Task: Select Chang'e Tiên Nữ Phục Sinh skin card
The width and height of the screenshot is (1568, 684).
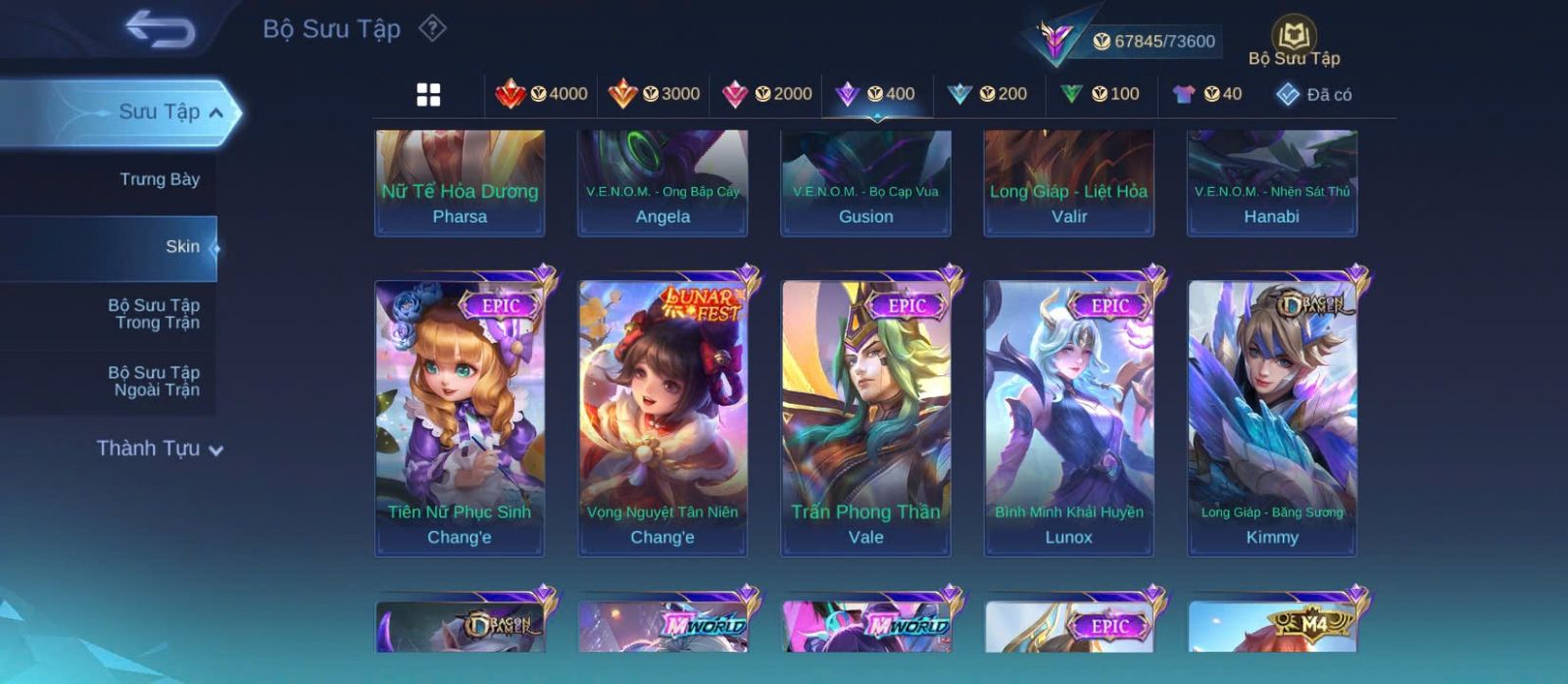Action: [x=460, y=417]
